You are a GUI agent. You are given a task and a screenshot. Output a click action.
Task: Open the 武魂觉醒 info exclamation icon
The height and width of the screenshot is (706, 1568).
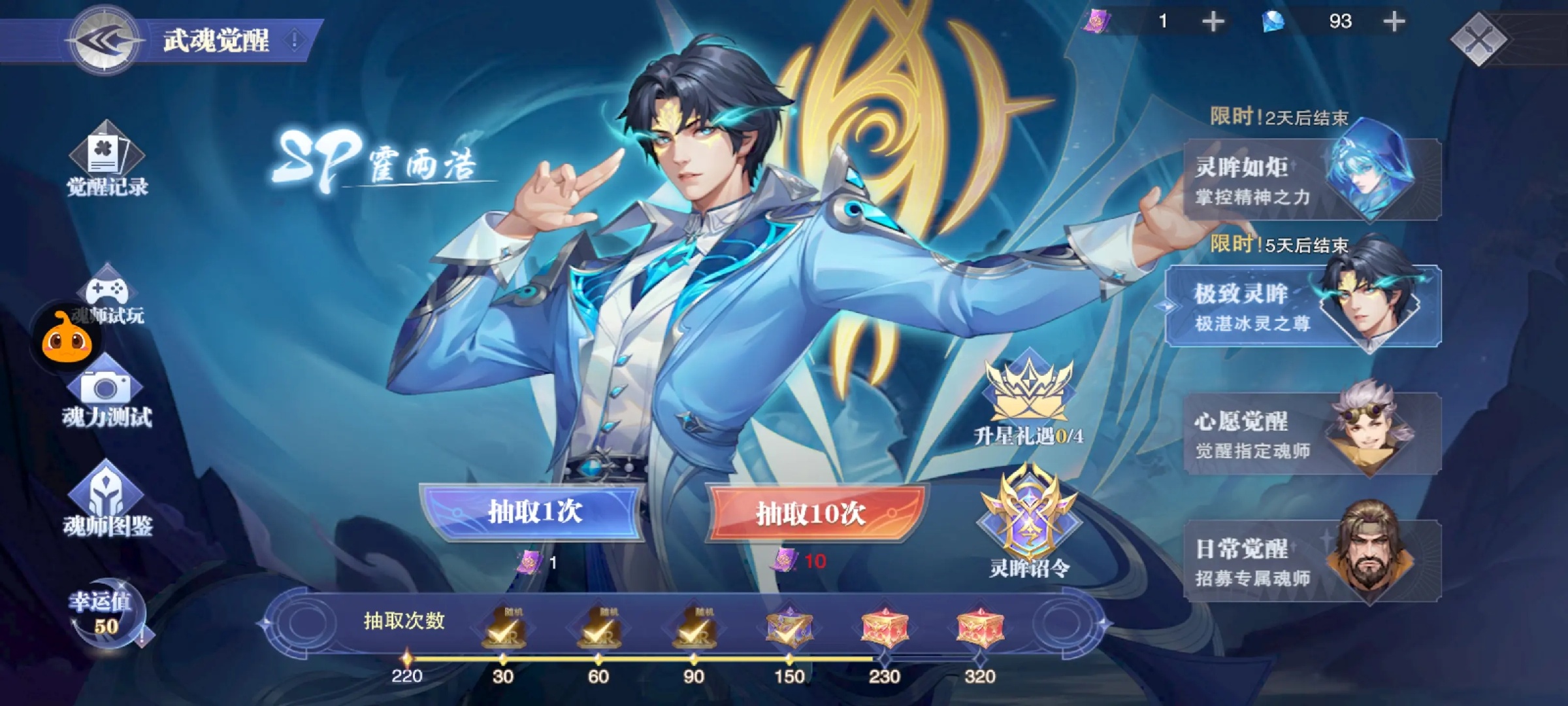[x=295, y=41]
